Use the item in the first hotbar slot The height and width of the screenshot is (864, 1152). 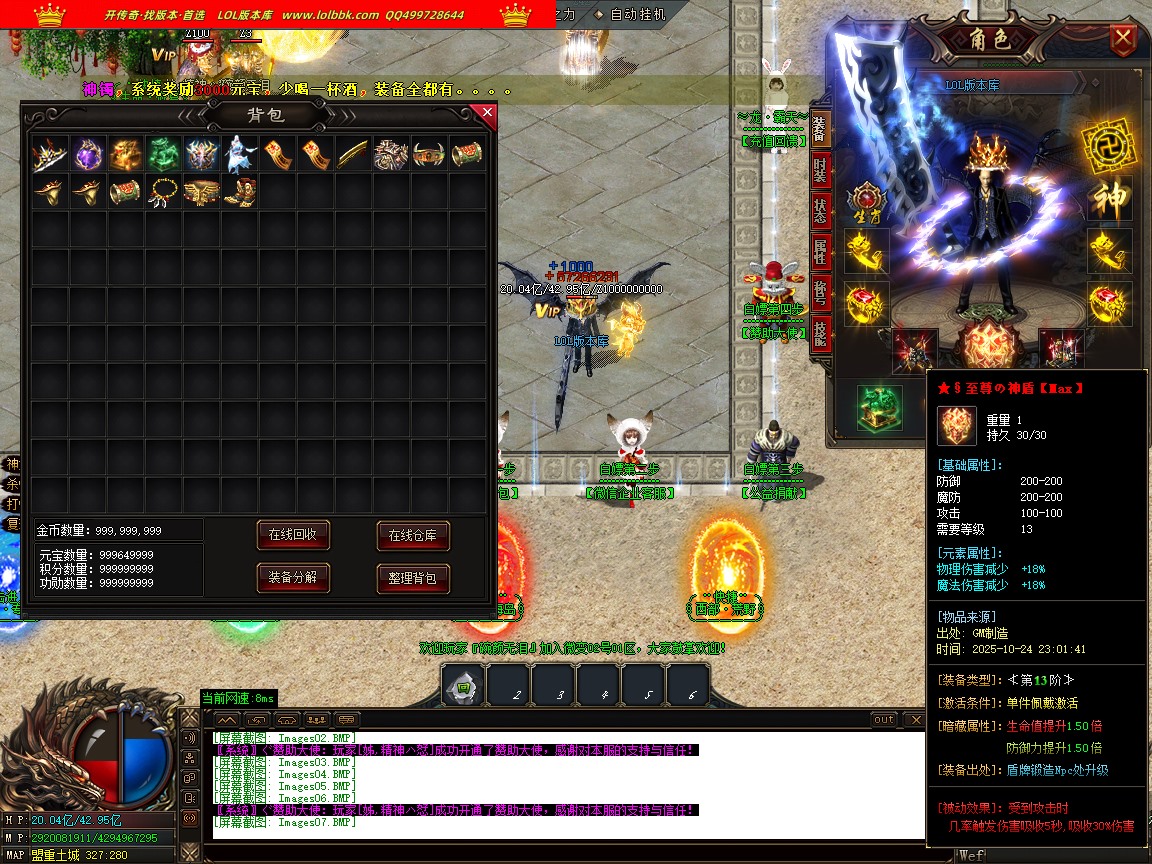pyautogui.click(x=463, y=687)
